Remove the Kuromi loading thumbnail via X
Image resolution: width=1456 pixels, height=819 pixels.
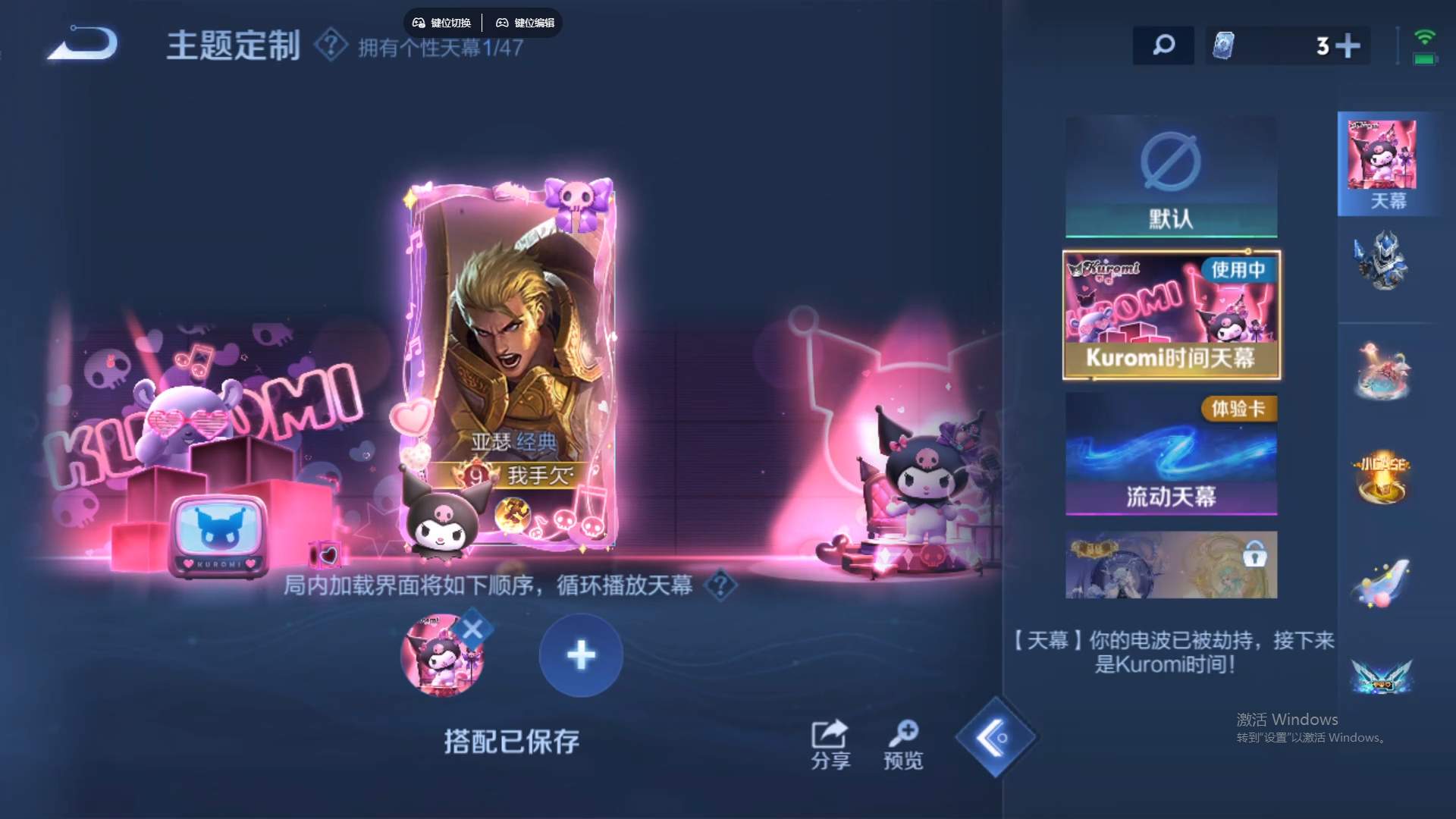click(x=472, y=627)
